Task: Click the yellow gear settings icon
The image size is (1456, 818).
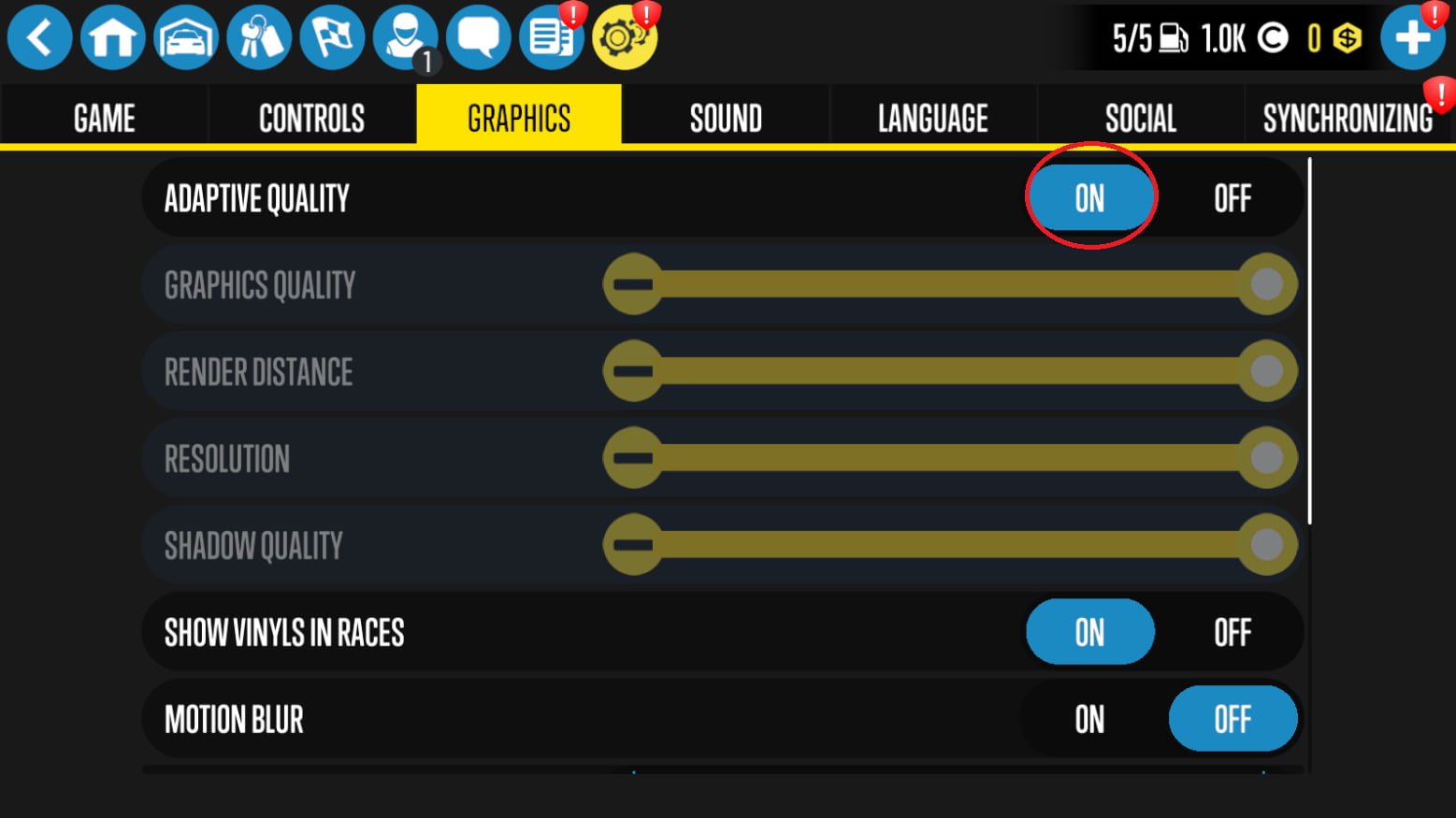Action: click(625, 37)
